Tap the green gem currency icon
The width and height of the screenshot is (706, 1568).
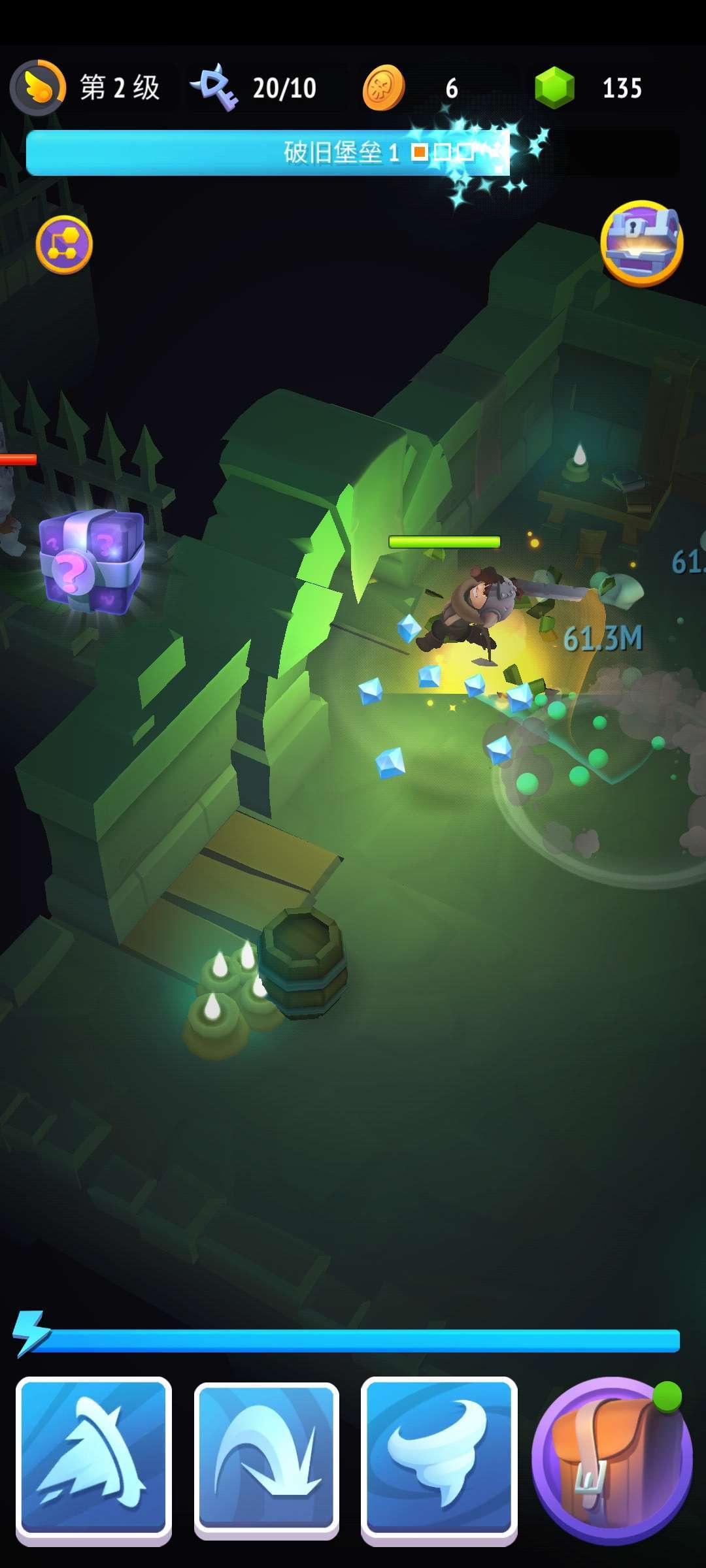tap(554, 88)
